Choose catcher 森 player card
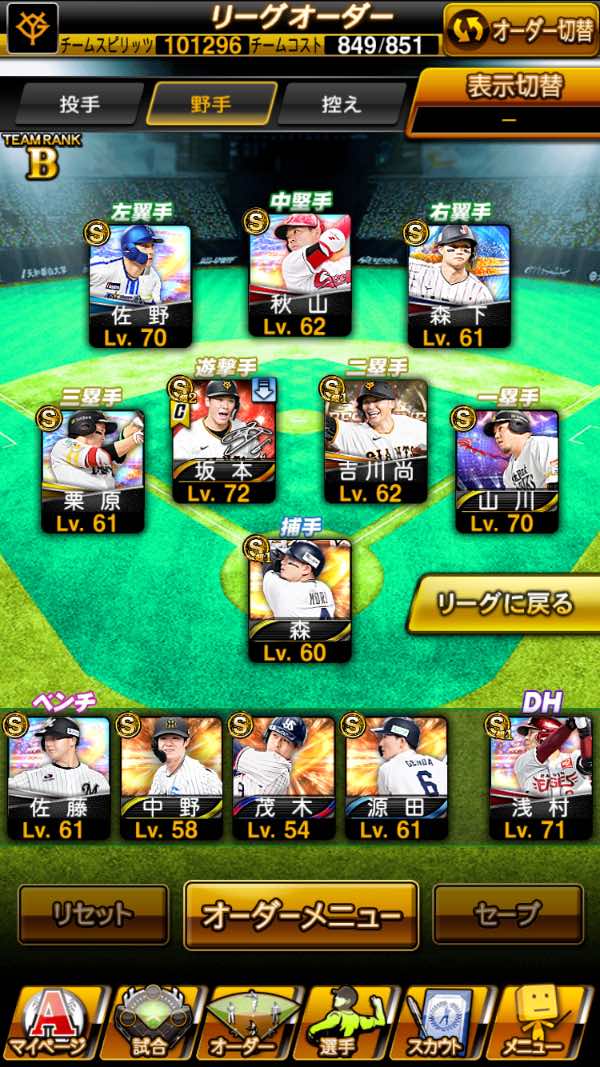Screen dimensions: 600x1067 point(300,600)
